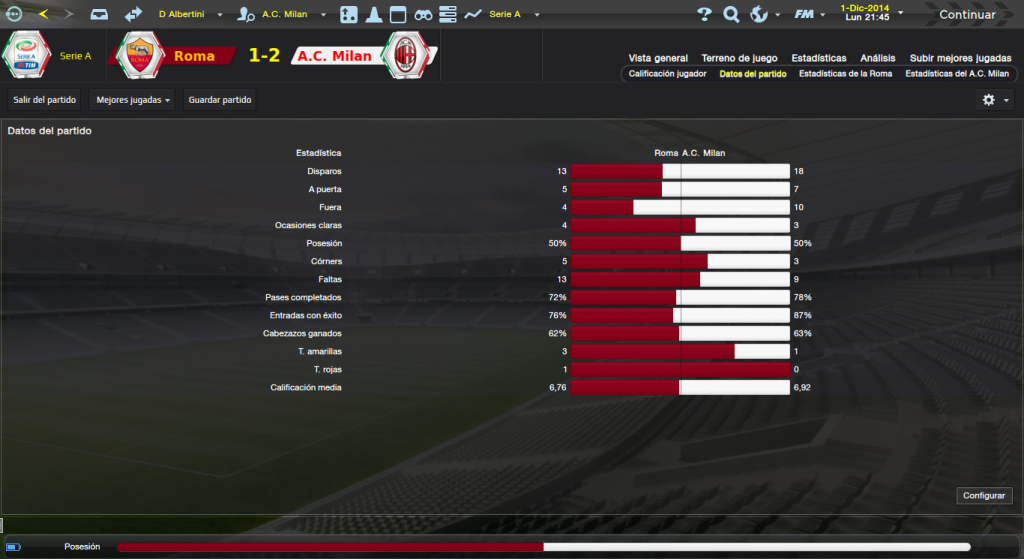The image size is (1024, 559).
Task: Open the gear settings dropdown
Action: (x=994, y=100)
